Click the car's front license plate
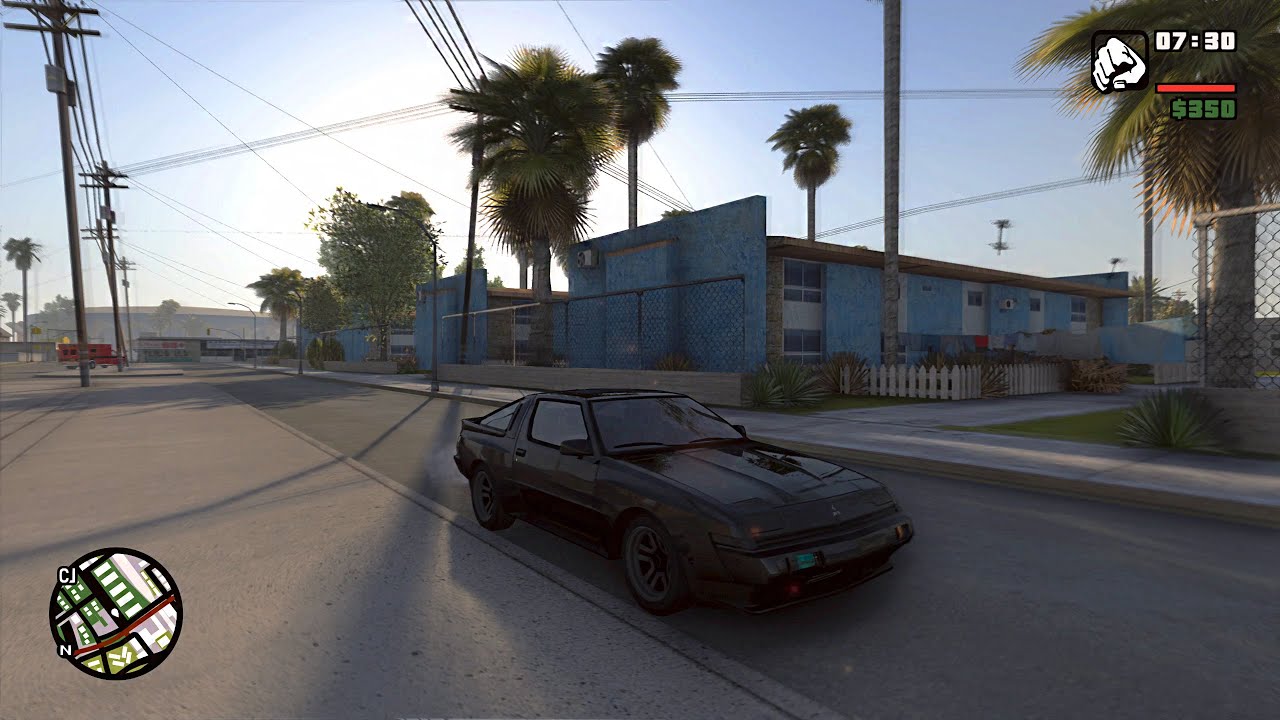Image resolution: width=1280 pixels, height=720 pixels. [805, 560]
